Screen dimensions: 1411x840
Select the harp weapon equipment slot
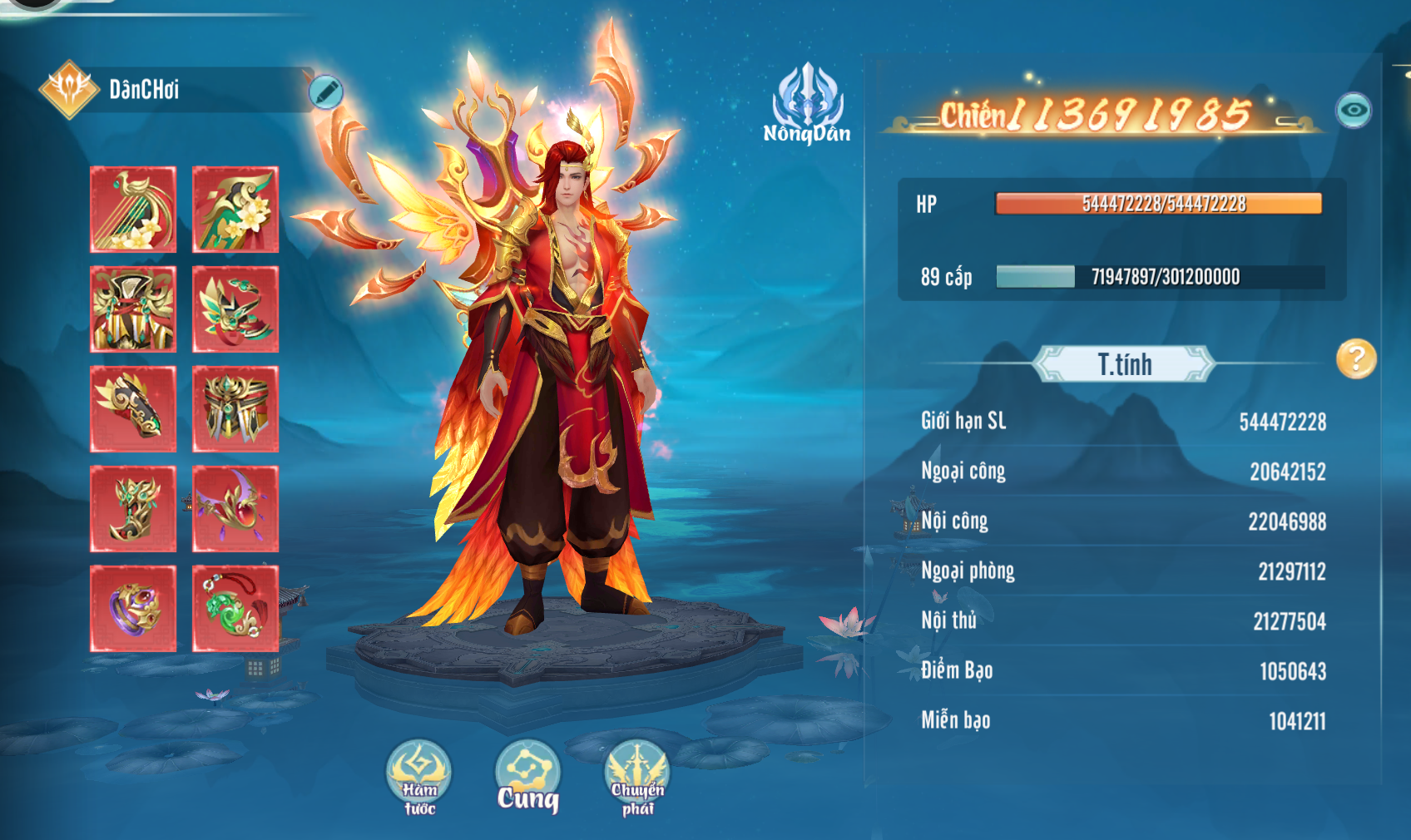(133, 210)
